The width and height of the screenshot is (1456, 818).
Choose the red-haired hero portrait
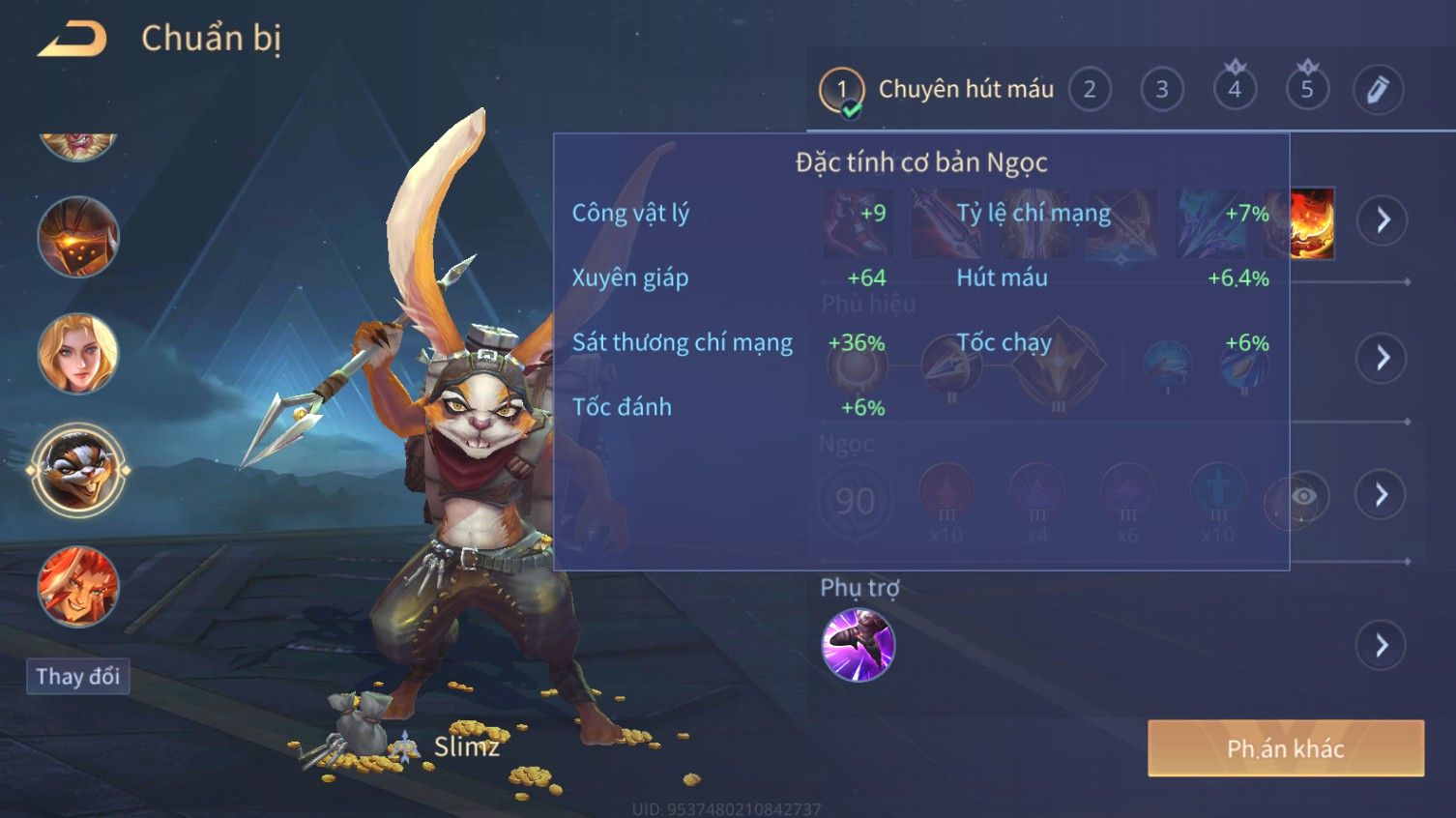(x=78, y=587)
